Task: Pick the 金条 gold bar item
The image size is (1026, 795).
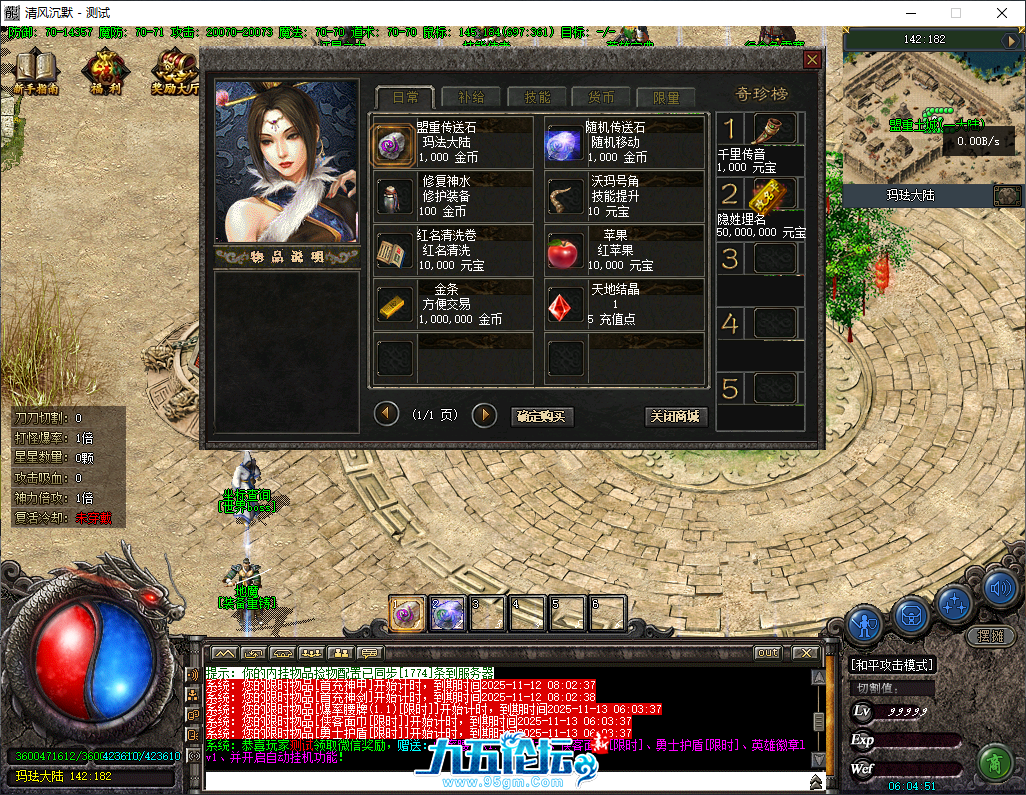Action: tap(393, 305)
